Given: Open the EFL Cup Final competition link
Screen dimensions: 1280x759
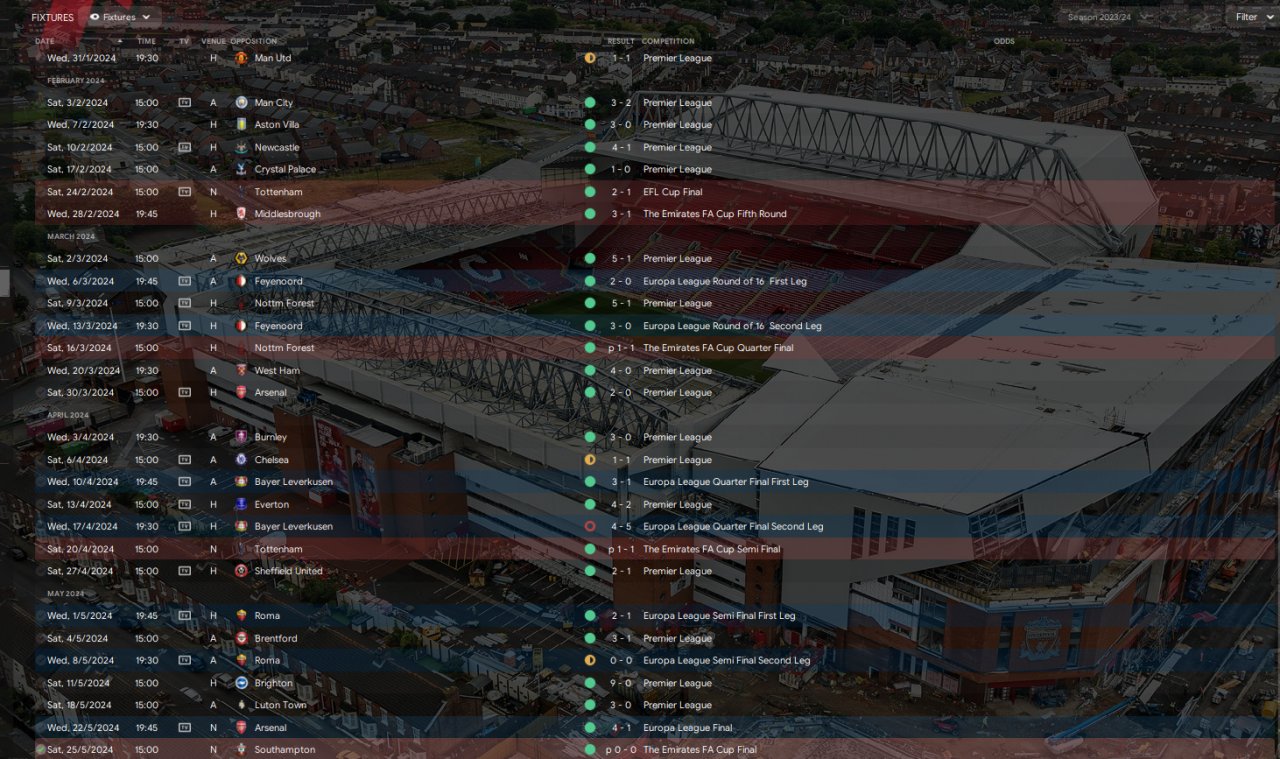Looking at the screenshot, I should [673, 192].
